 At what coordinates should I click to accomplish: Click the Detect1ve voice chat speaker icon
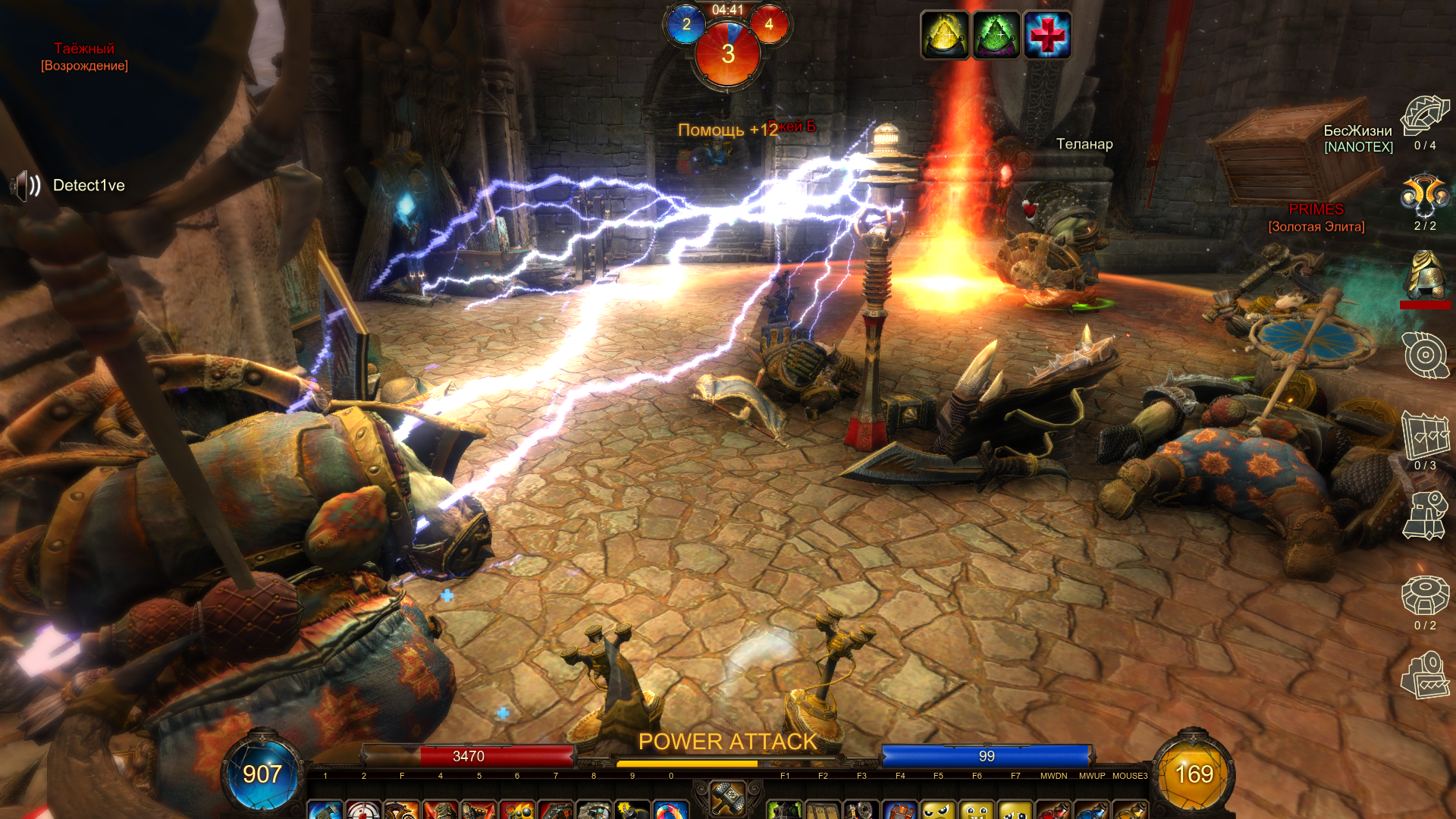[26, 186]
